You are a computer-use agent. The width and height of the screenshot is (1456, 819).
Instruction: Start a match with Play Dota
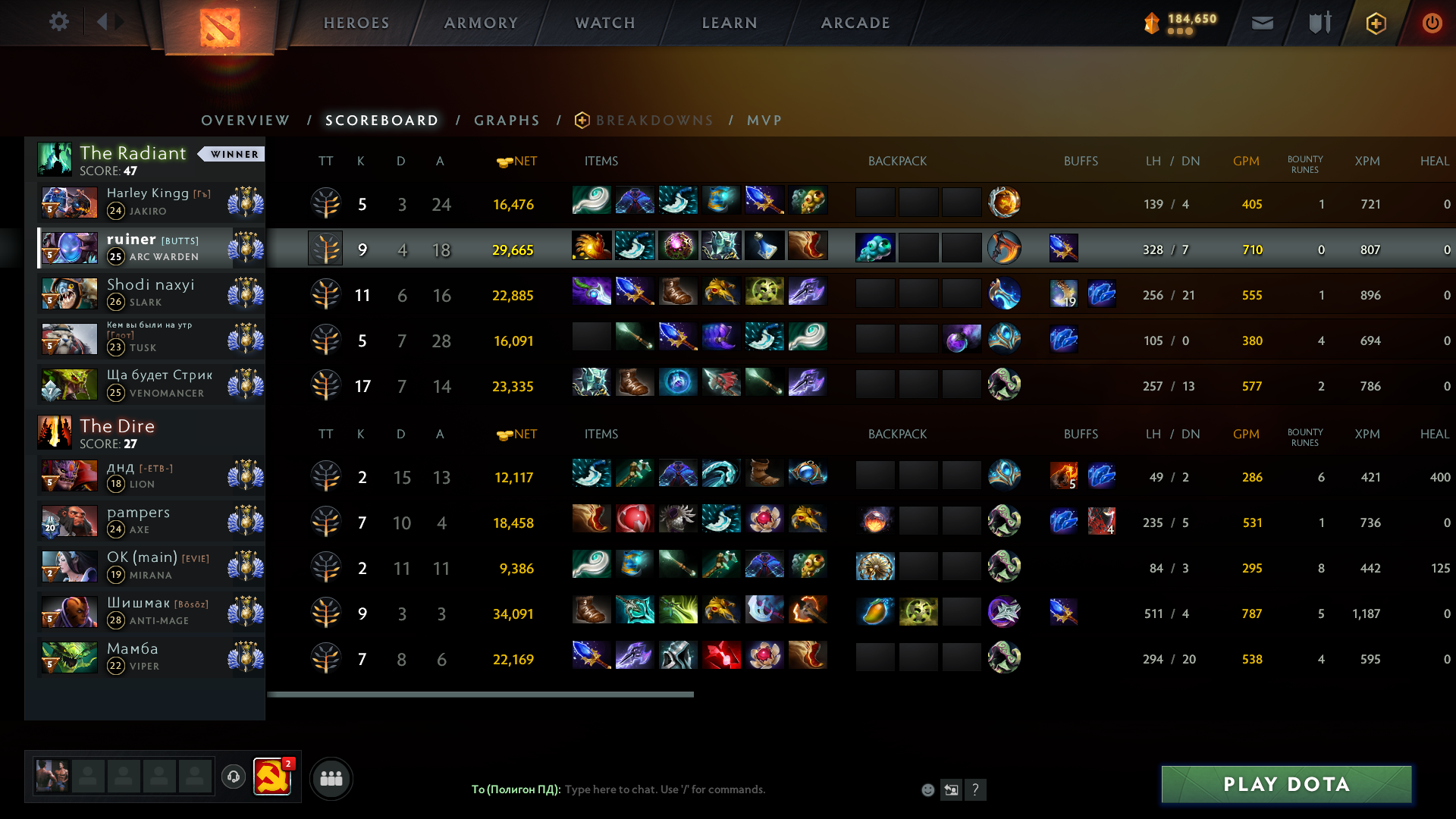[x=1286, y=784]
